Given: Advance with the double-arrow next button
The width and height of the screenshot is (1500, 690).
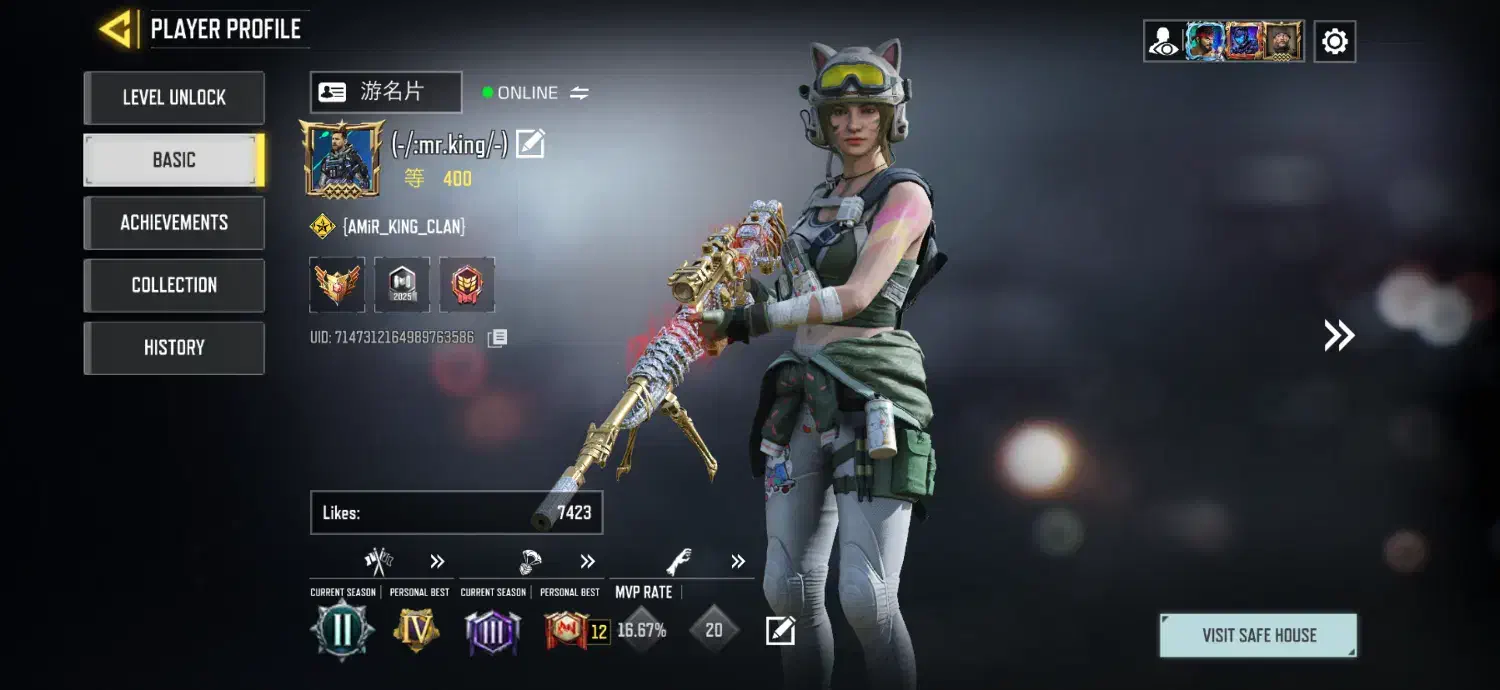Looking at the screenshot, I should (1339, 336).
